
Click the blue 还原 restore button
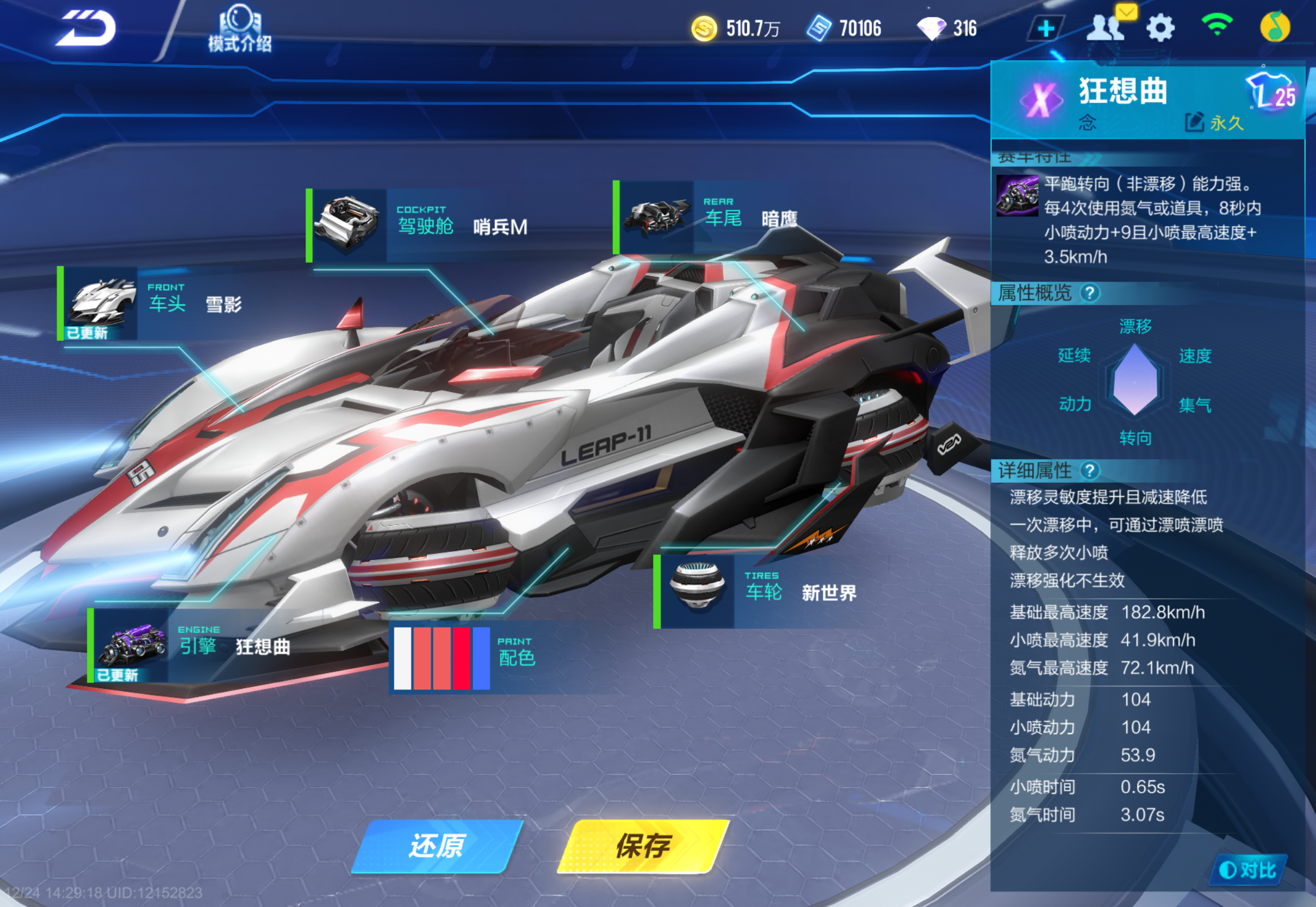click(x=437, y=846)
